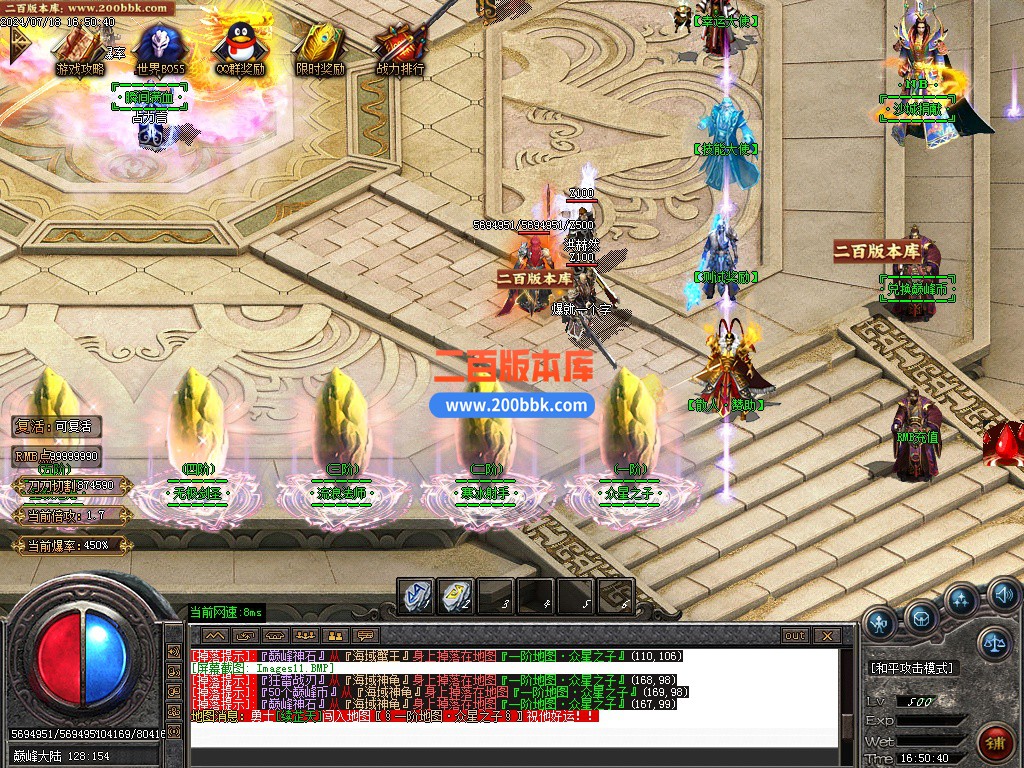Screen dimensions: 1024x768
Task: Claim the QQ群奖励 penguin icon
Action: (x=238, y=46)
